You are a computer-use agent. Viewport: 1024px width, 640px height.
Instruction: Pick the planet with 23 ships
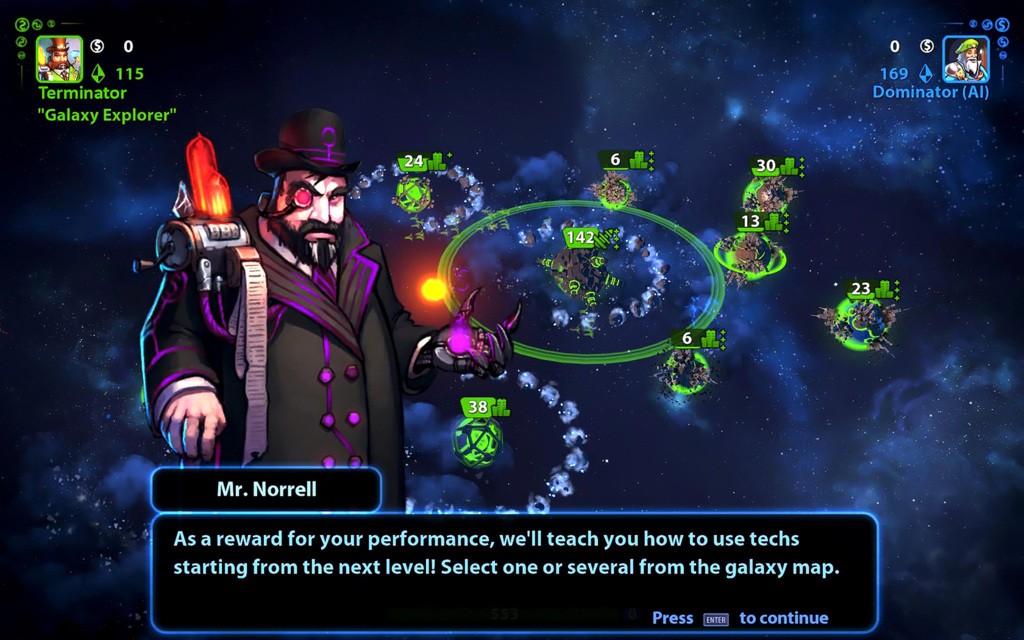click(x=860, y=318)
